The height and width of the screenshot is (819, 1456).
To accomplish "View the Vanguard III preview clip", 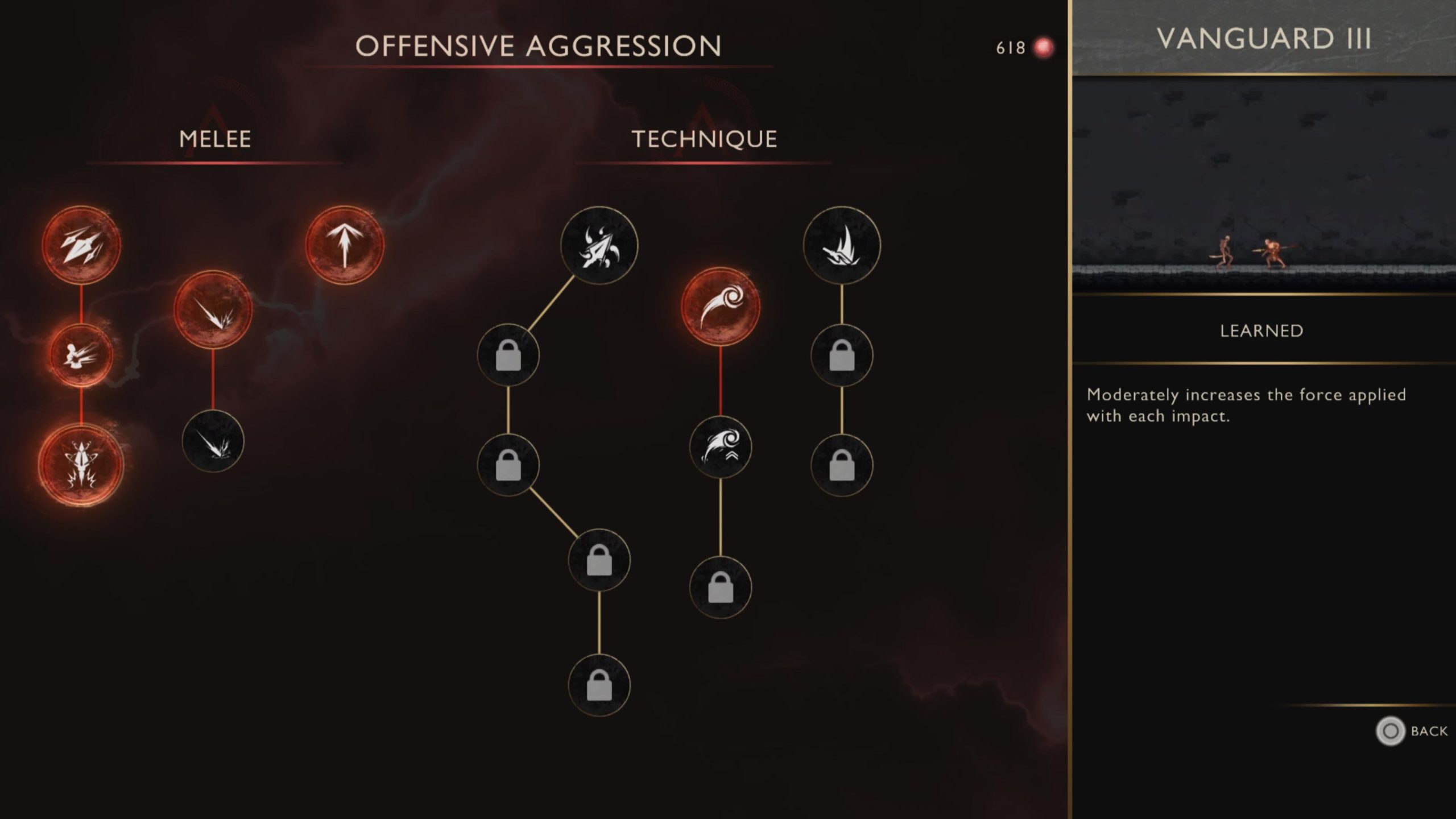I will pos(1263,185).
